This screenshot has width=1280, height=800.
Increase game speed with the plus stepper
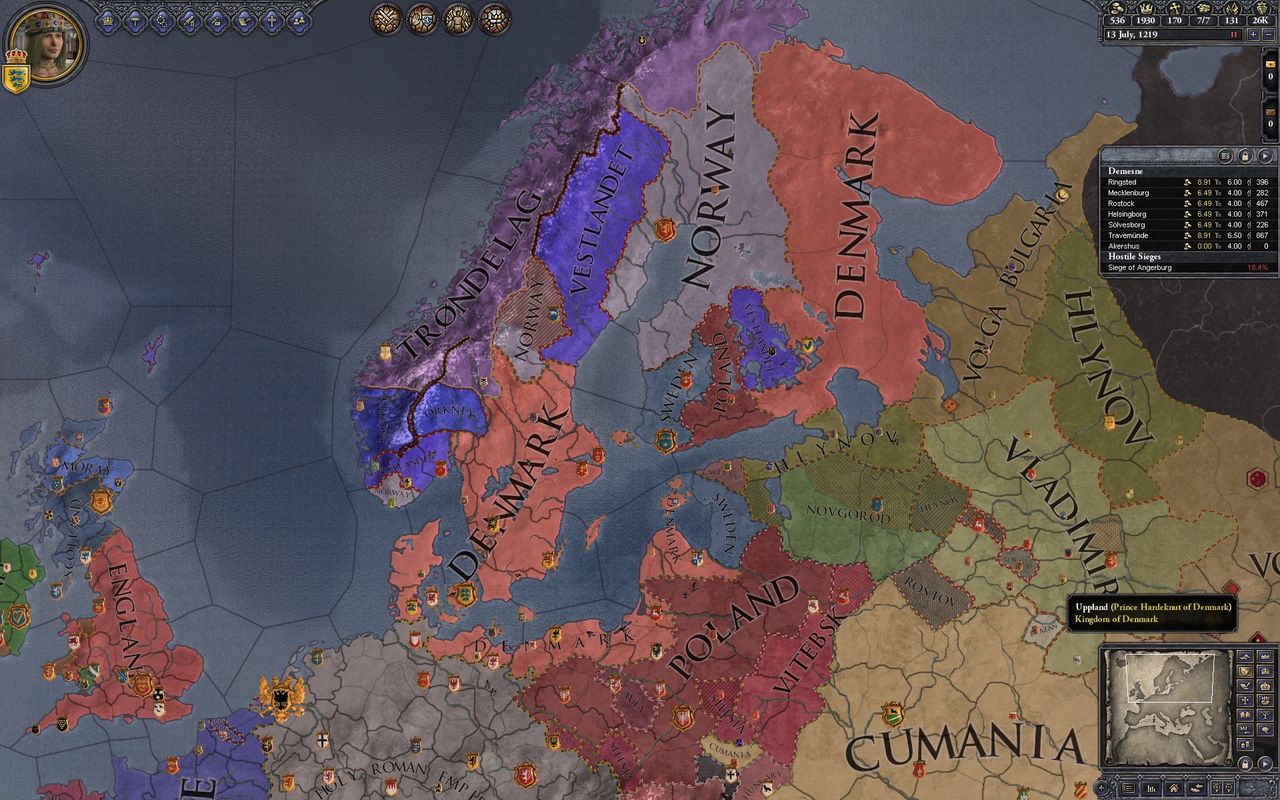tap(1253, 34)
